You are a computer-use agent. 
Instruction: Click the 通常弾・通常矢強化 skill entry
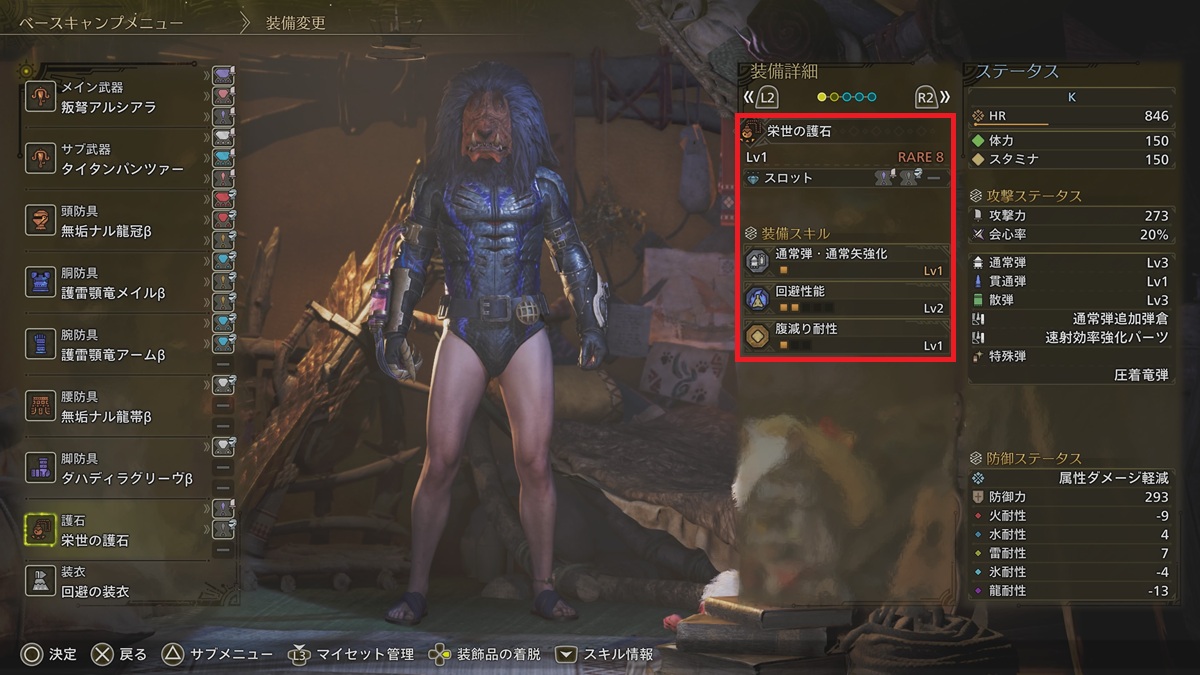coord(844,262)
